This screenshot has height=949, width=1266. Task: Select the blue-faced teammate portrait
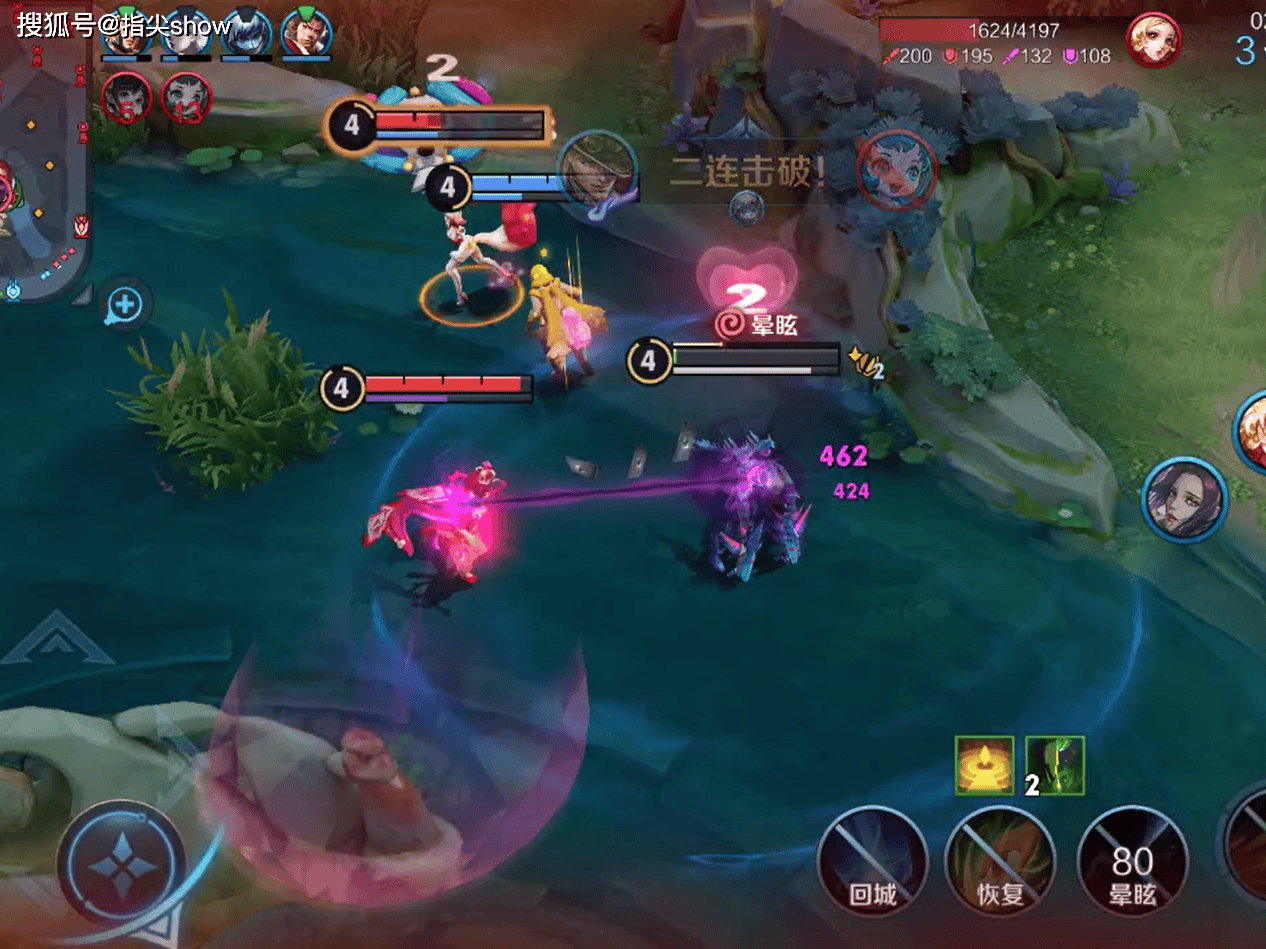pos(245,32)
